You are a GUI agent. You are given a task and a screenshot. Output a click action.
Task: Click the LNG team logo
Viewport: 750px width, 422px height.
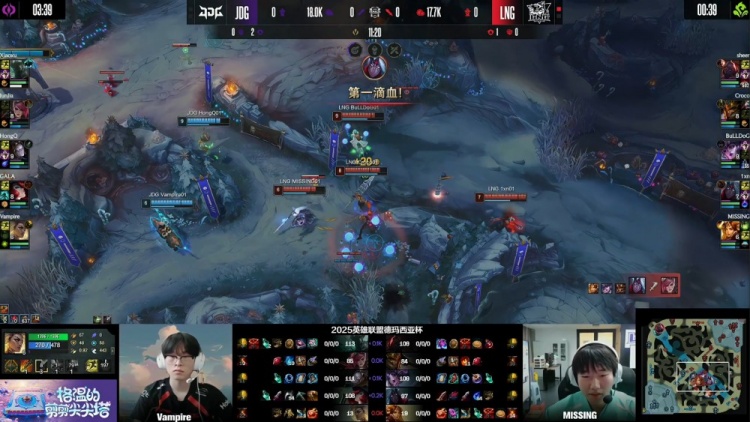click(x=540, y=13)
